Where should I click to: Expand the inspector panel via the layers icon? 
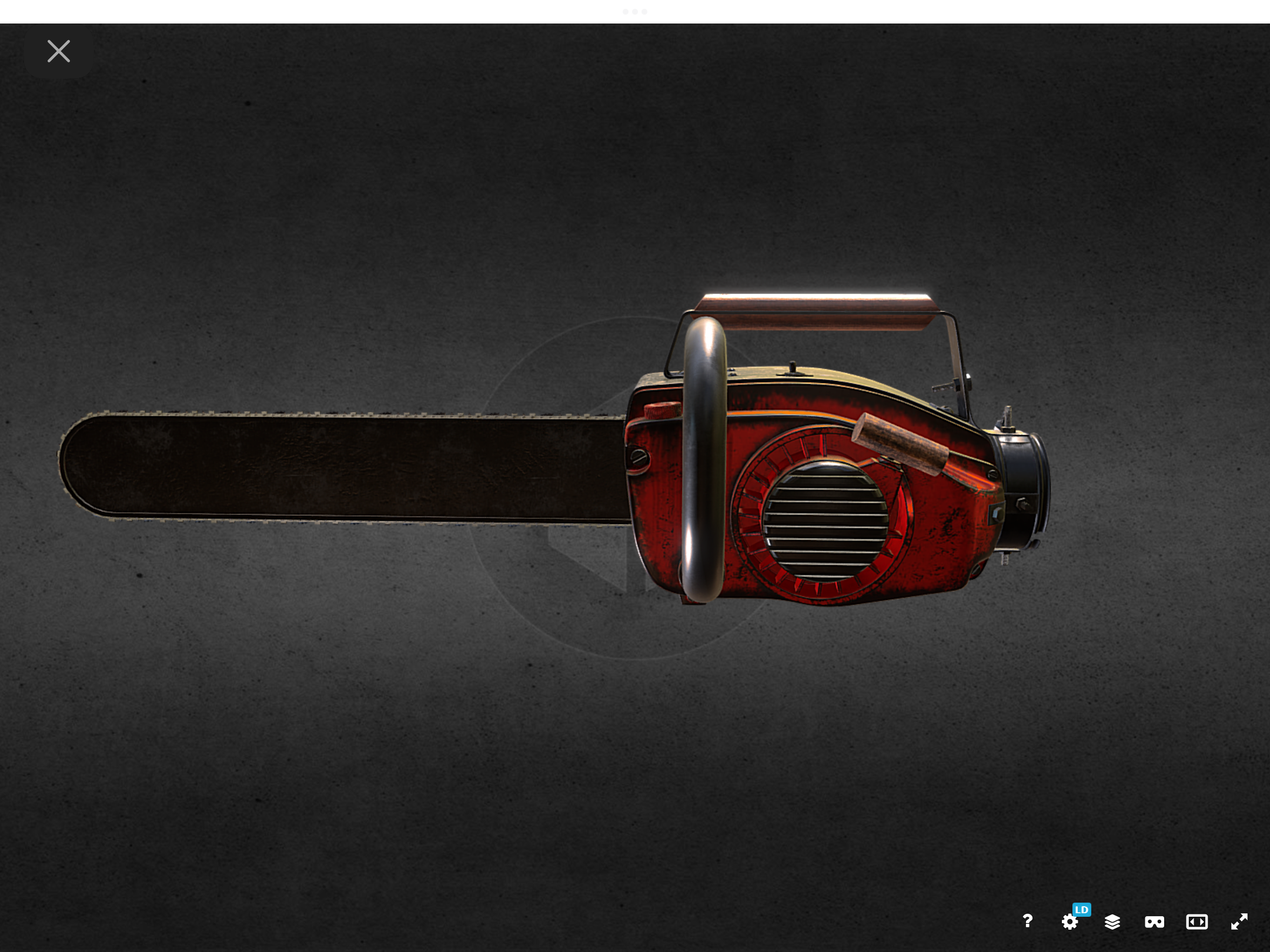(x=1112, y=921)
